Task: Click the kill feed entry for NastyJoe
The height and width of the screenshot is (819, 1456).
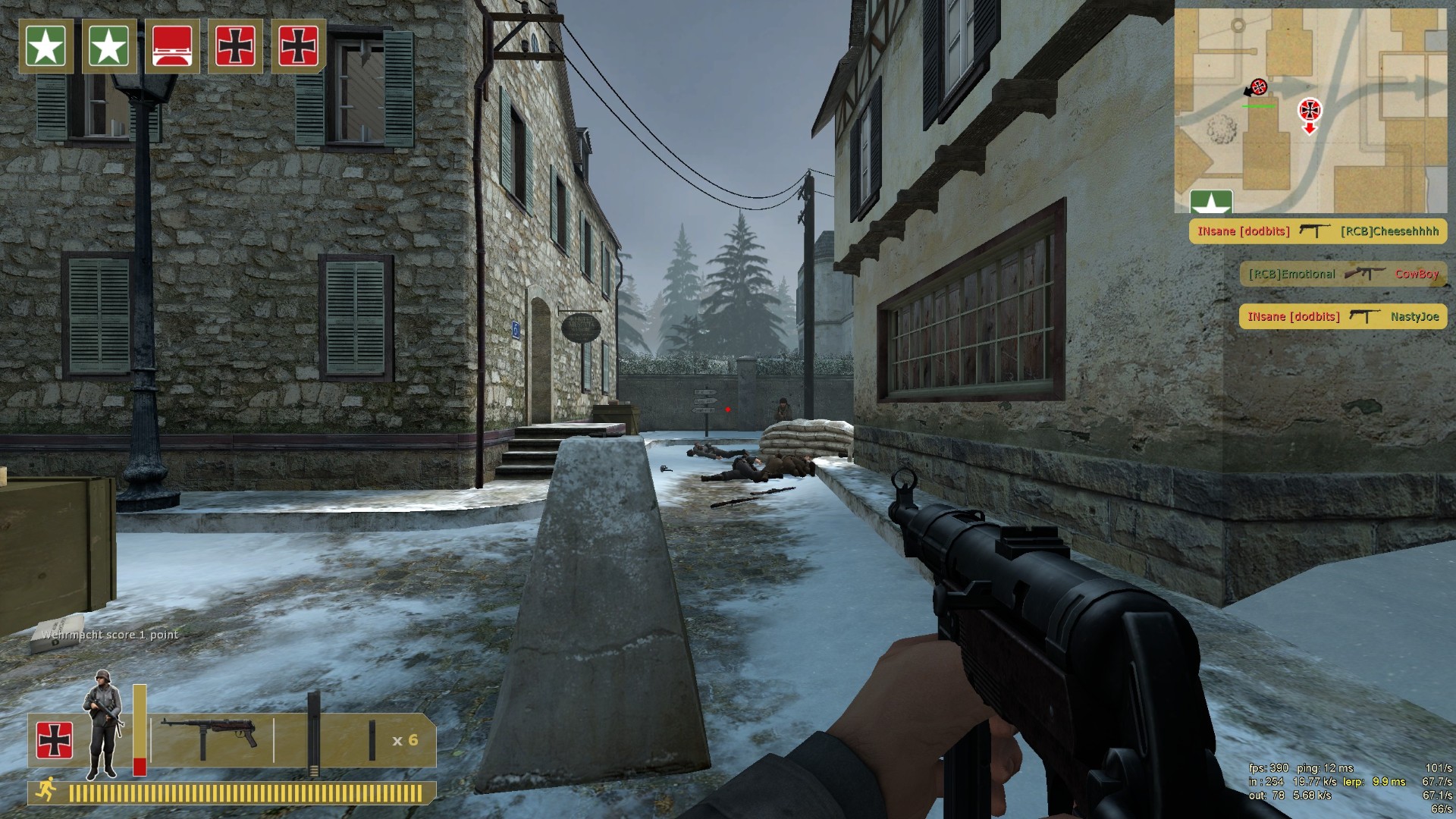Action: pyautogui.click(x=1343, y=316)
